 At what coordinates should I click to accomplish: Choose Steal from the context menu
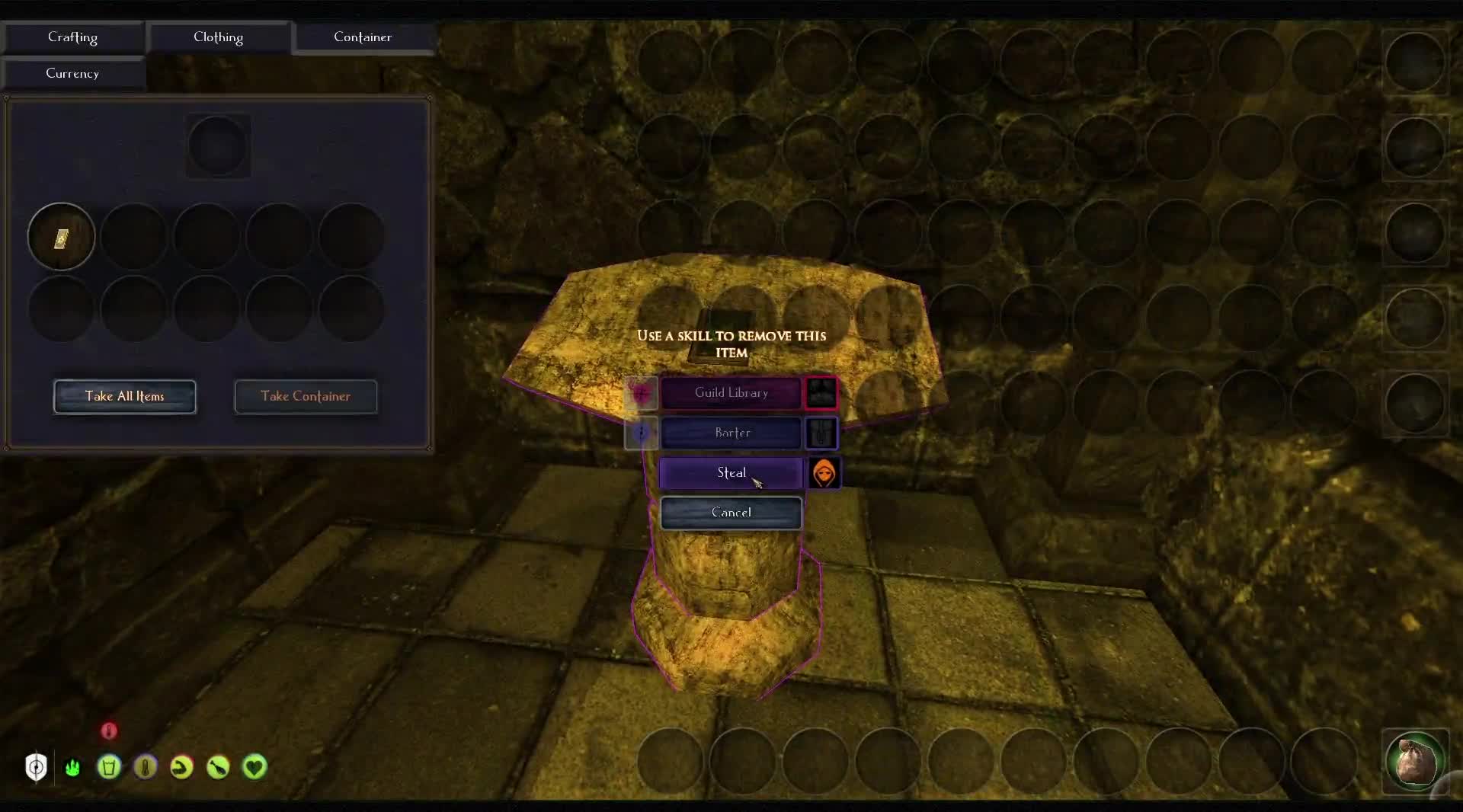(x=730, y=472)
